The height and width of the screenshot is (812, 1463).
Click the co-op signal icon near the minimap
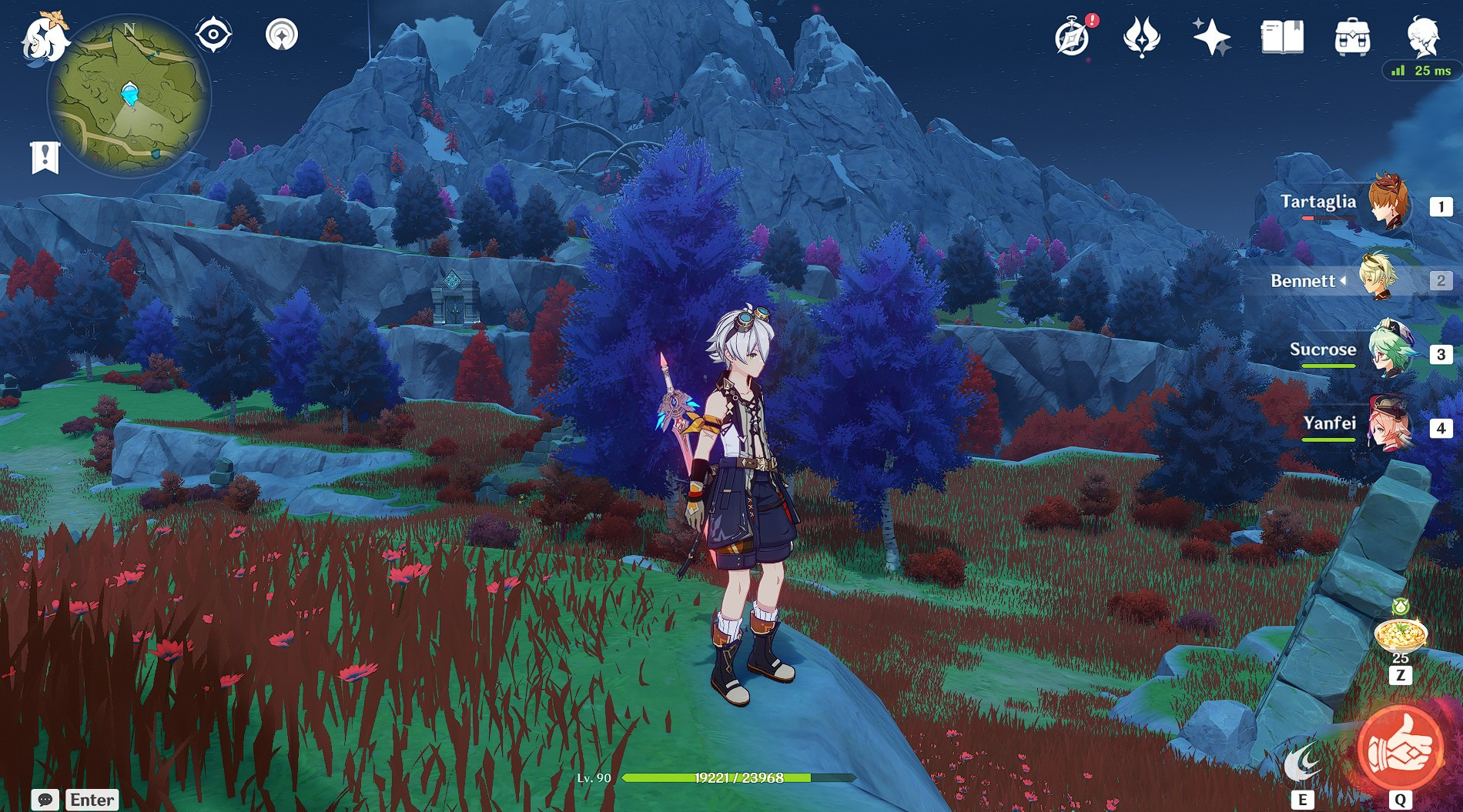[x=283, y=34]
